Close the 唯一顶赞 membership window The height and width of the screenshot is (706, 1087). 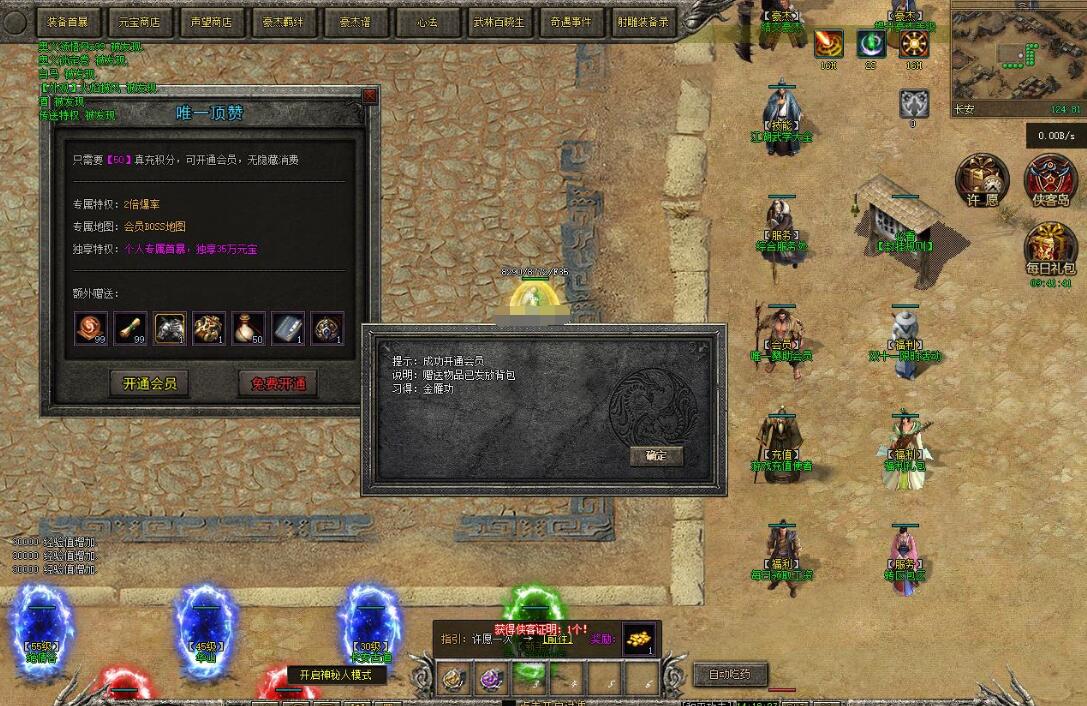[370, 96]
